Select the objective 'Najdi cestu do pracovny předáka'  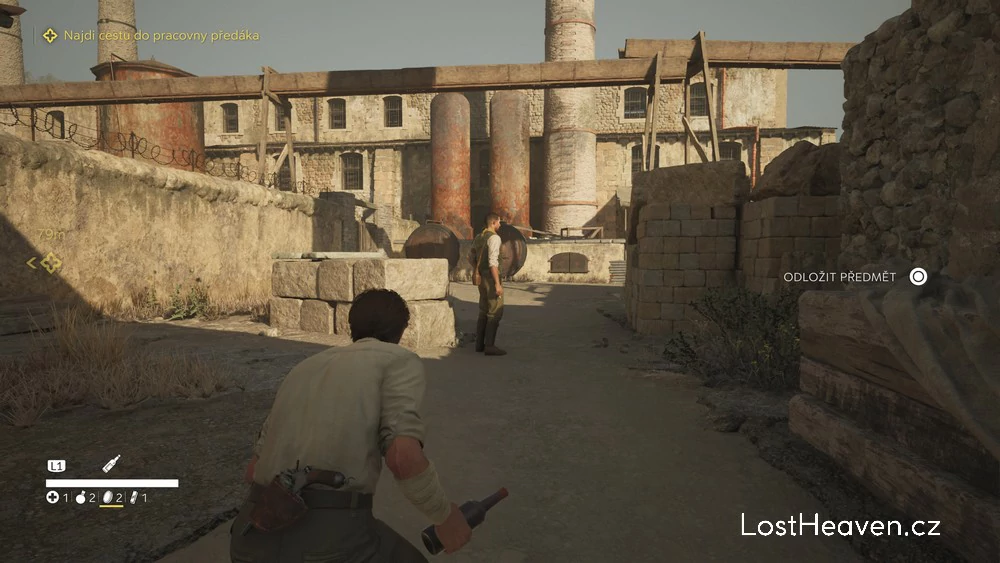160,35
